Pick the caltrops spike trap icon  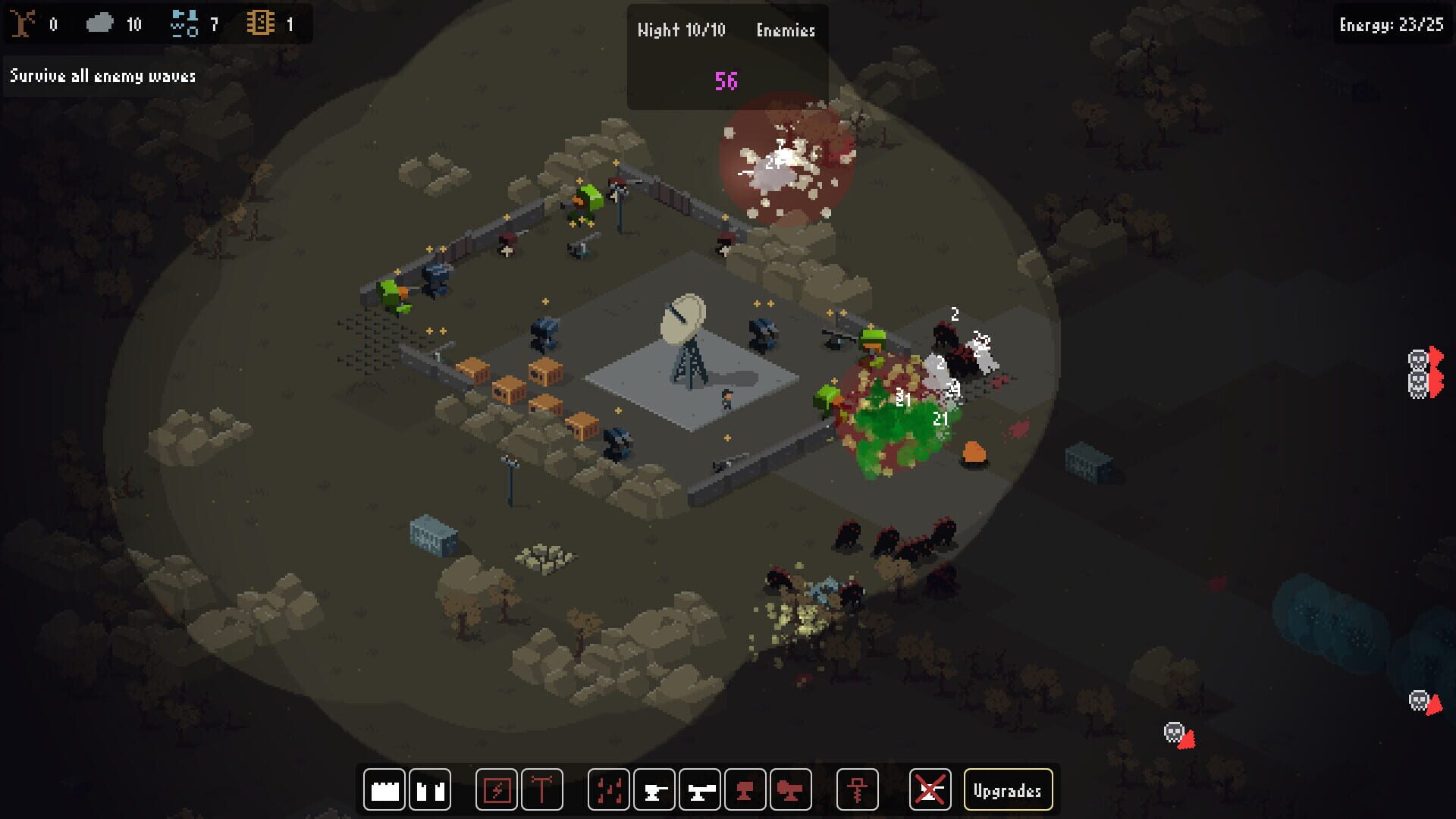(607, 789)
